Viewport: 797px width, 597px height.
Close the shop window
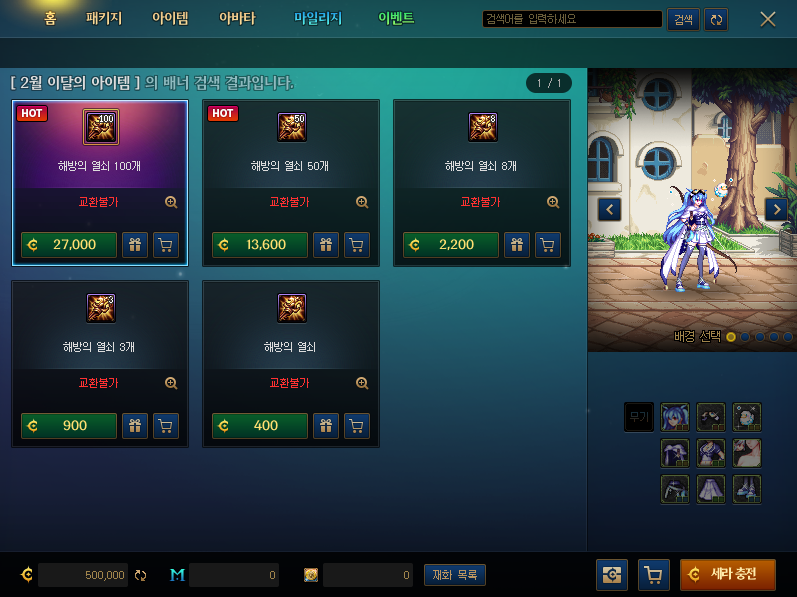coord(768,19)
